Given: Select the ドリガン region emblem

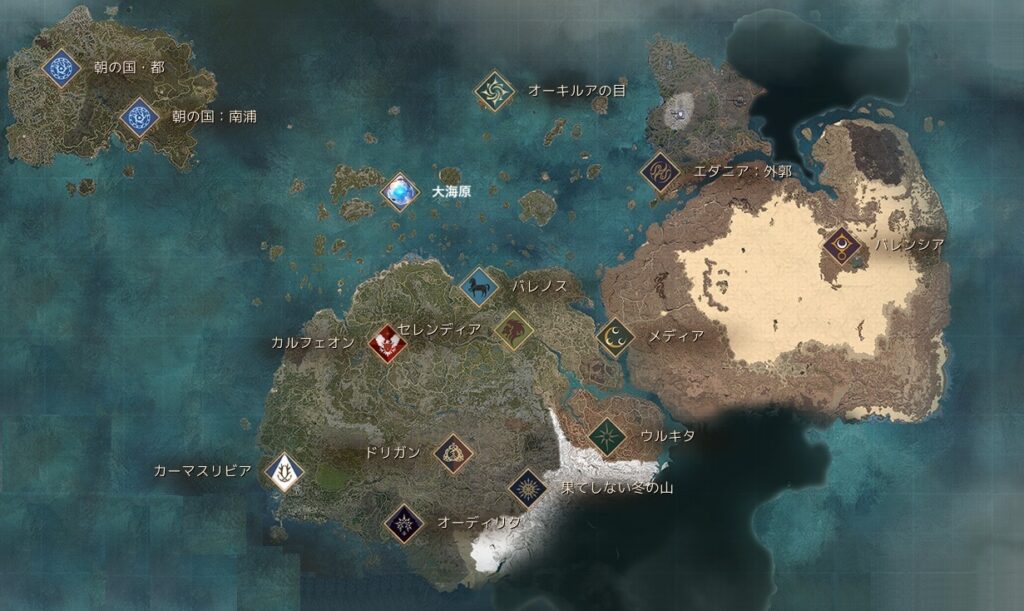Looking at the screenshot, I should (x=453, y=453).
